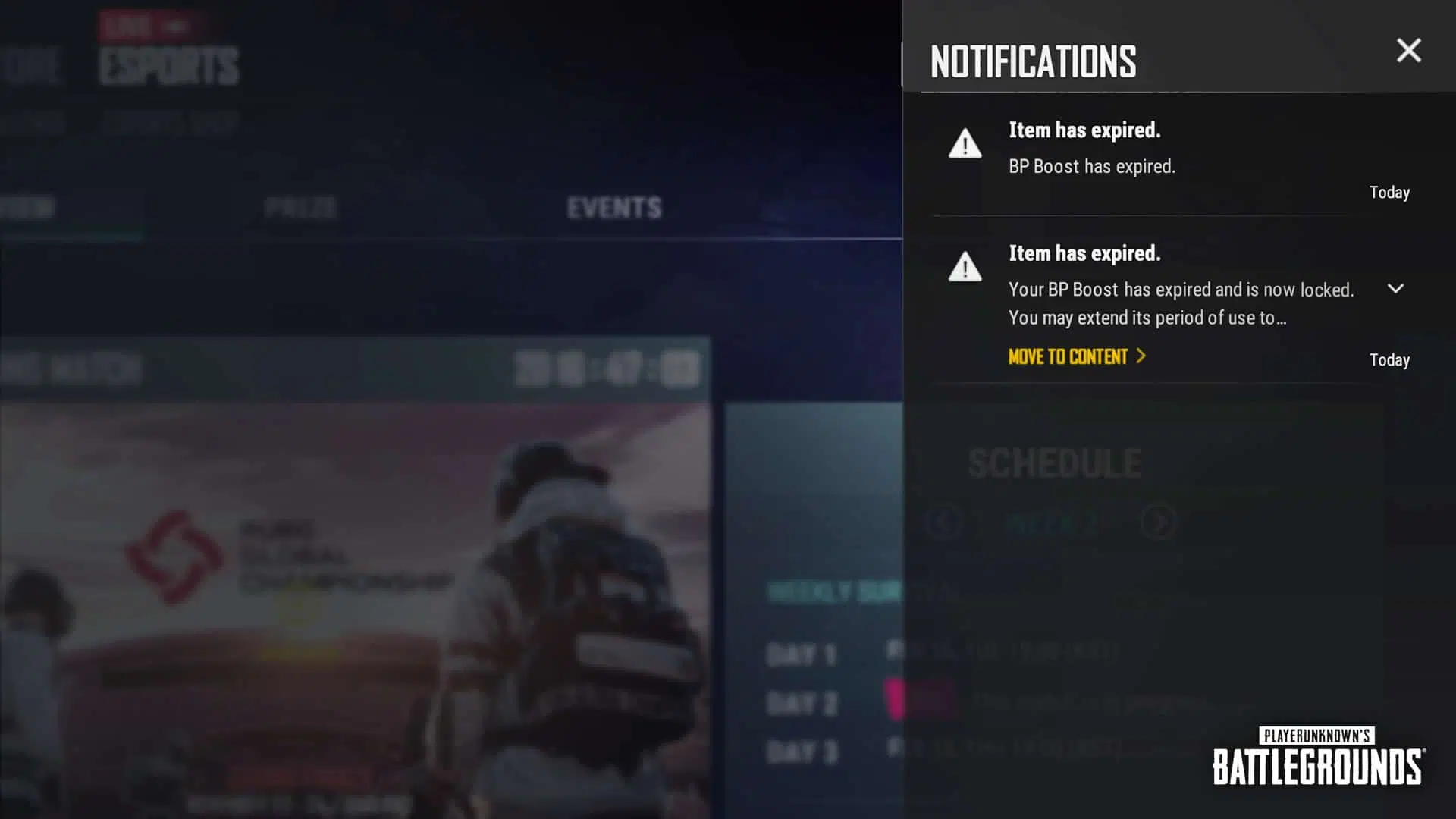This screenshot has width=1456, height=819.
Task: Dismiss the Notifications panel with the X
Action: (1408, 50)
